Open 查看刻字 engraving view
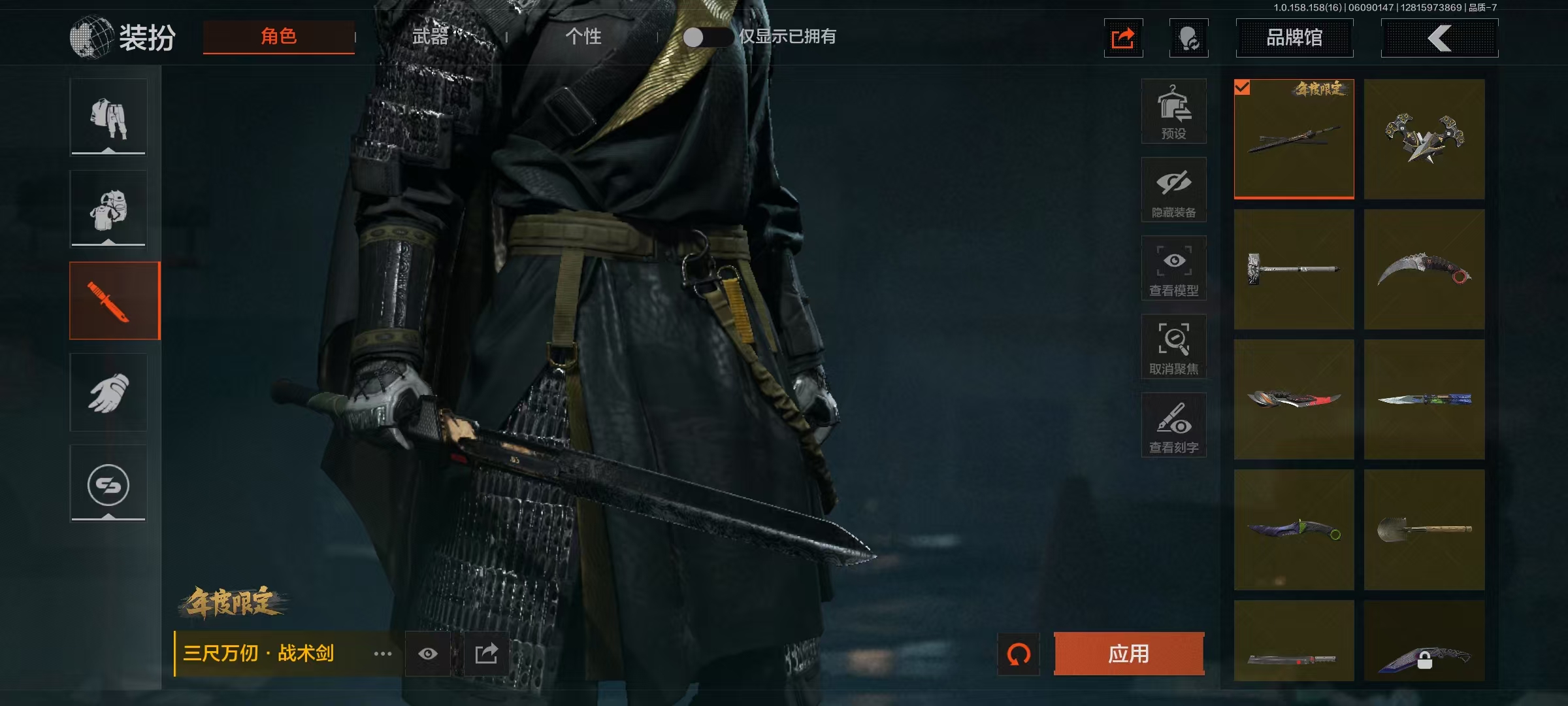The height and width of the screenshot is (706, 1568). (x=1173, y=426)
